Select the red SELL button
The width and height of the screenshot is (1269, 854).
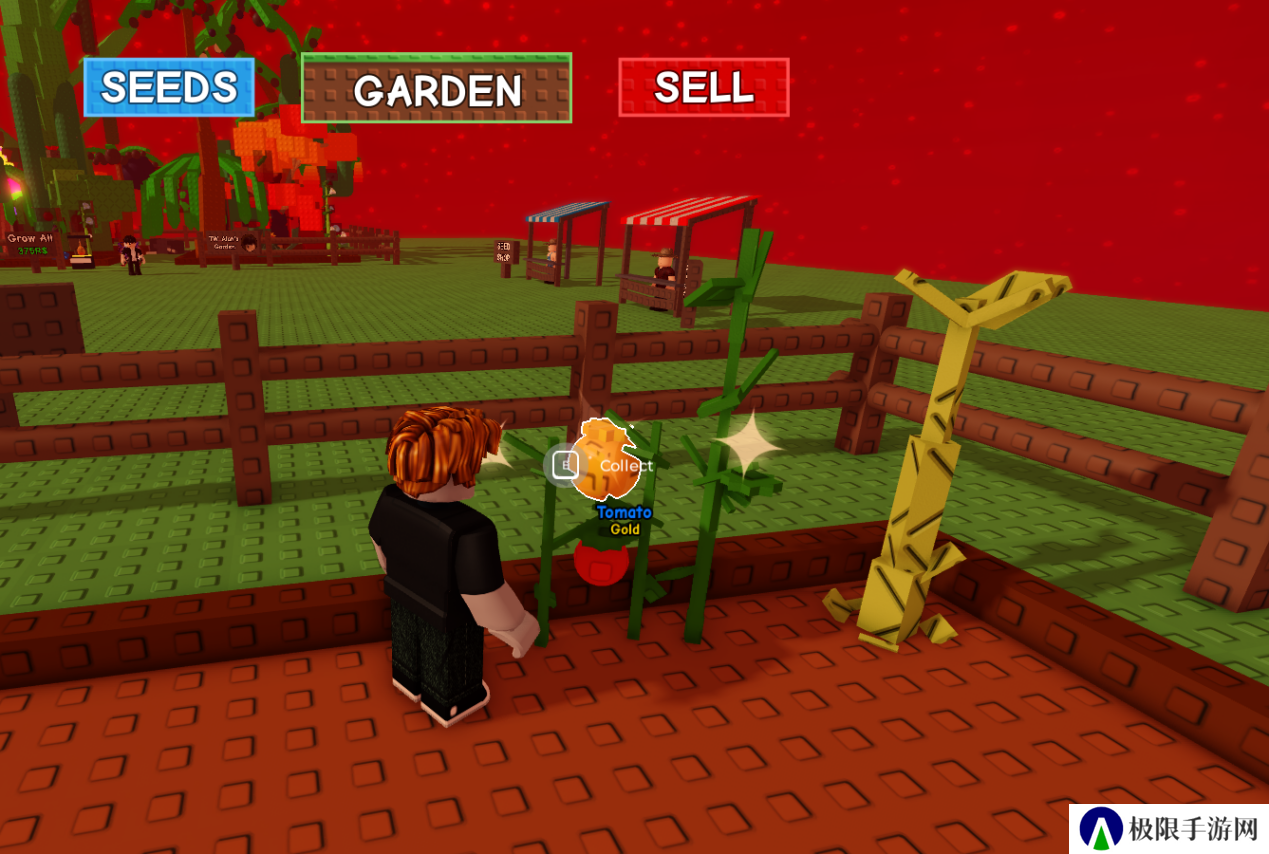704,87
